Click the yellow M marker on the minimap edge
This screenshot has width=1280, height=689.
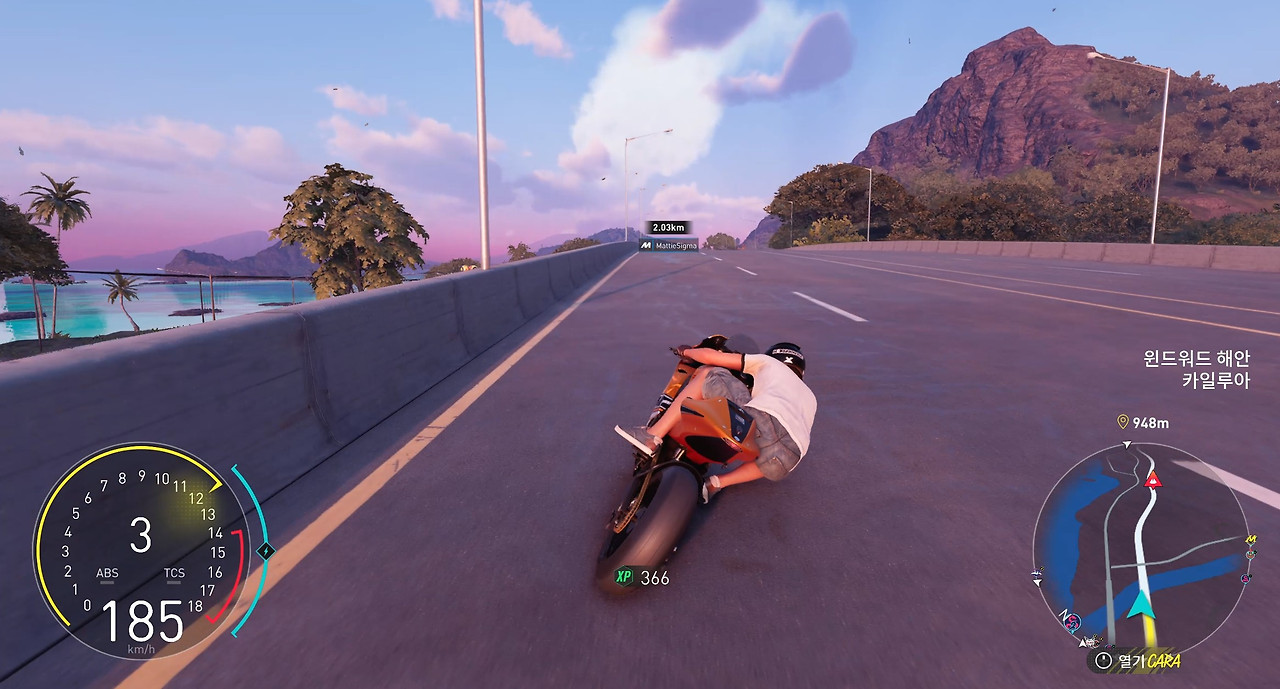(x=1251, y=540)
